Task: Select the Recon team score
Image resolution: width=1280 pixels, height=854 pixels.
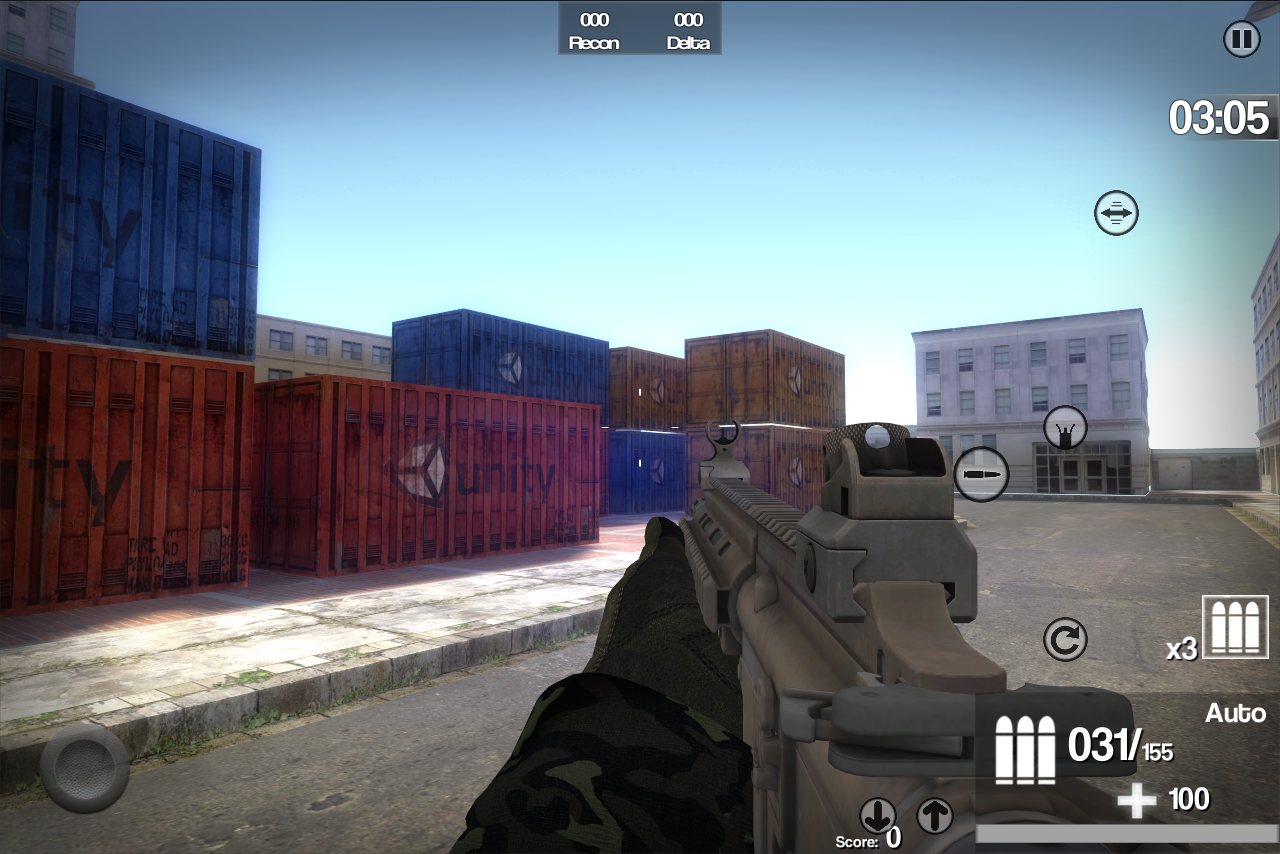Action: pos(592,29)
